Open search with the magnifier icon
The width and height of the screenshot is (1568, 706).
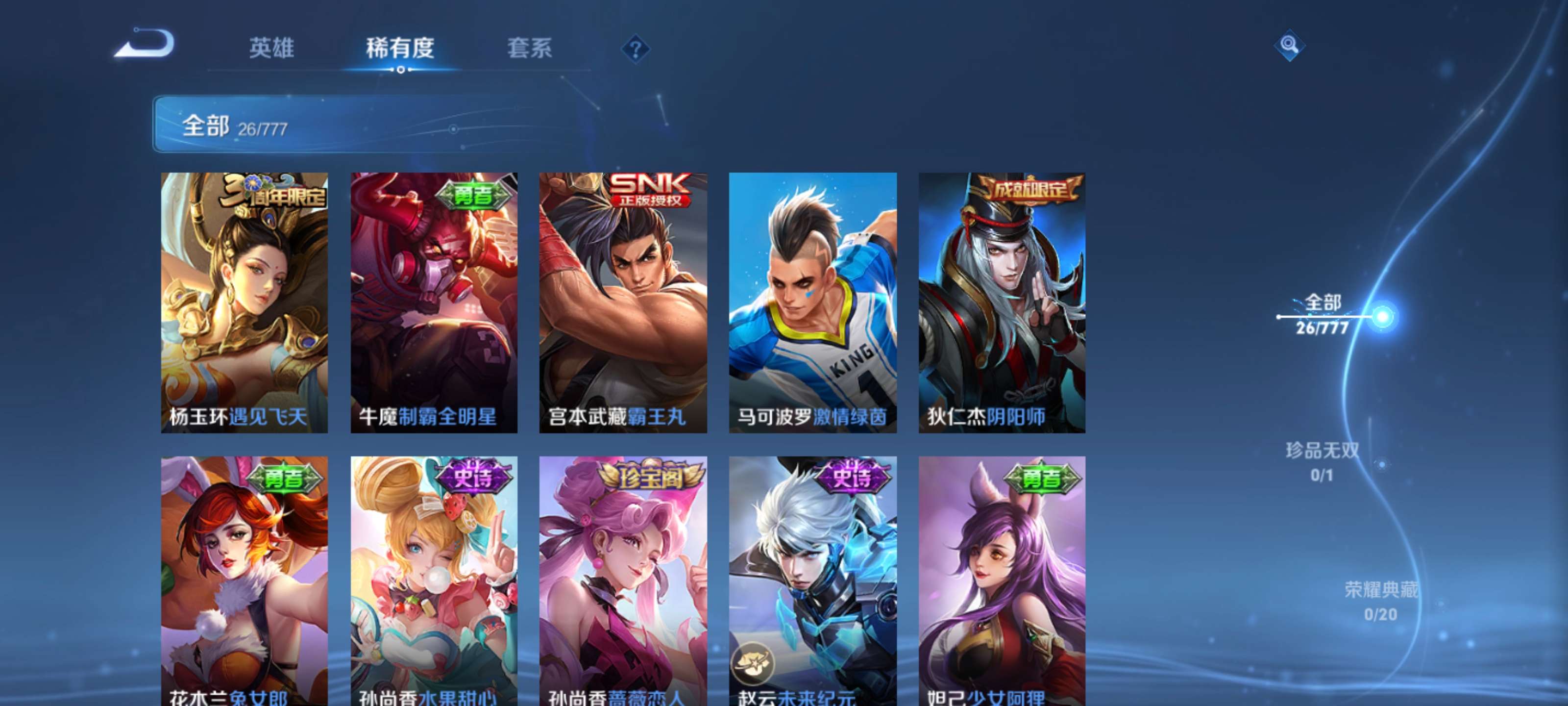pyautogui.click(x=1291, y=45)
